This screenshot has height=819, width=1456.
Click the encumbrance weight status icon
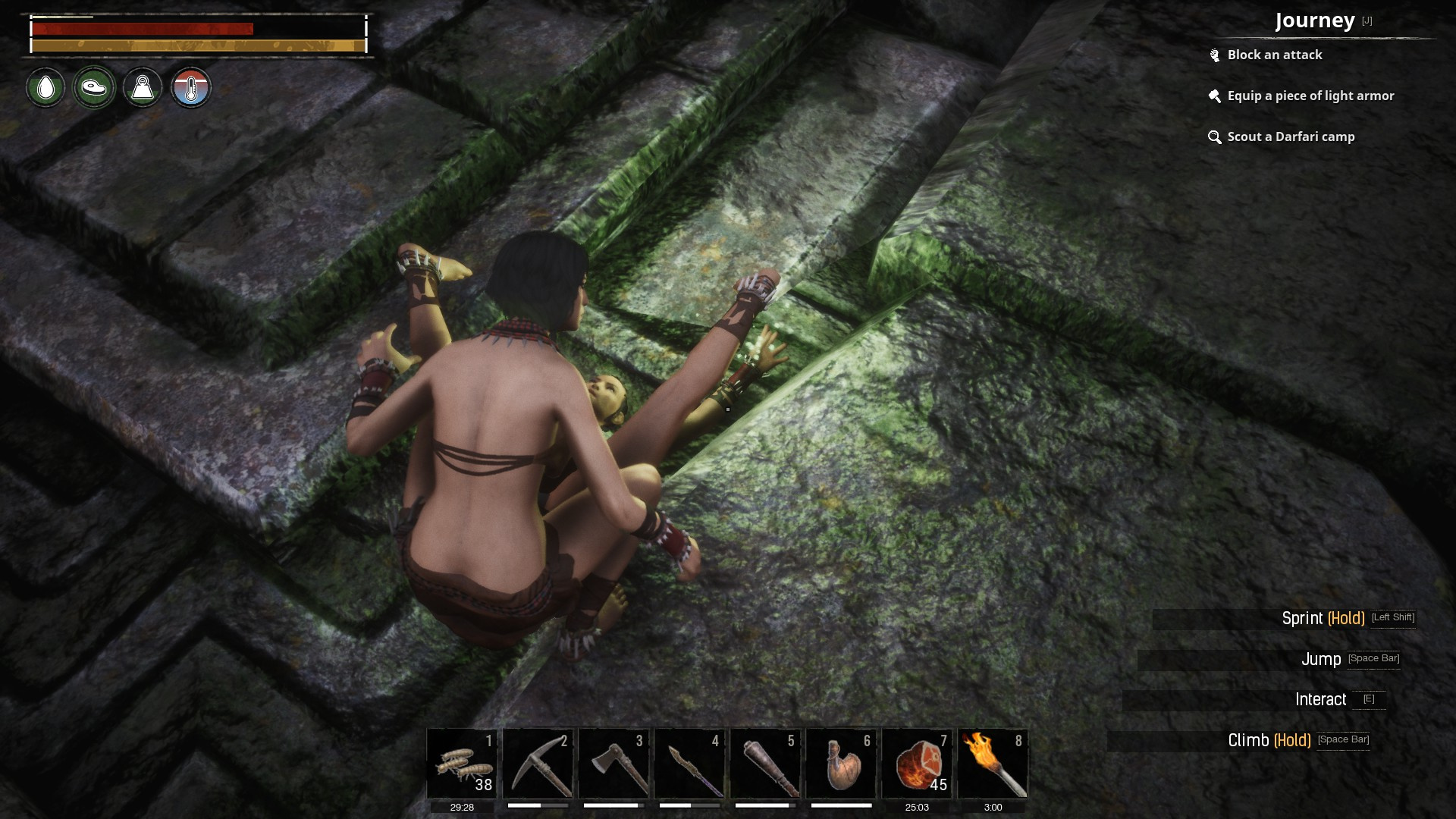click(x=143, y=88)
